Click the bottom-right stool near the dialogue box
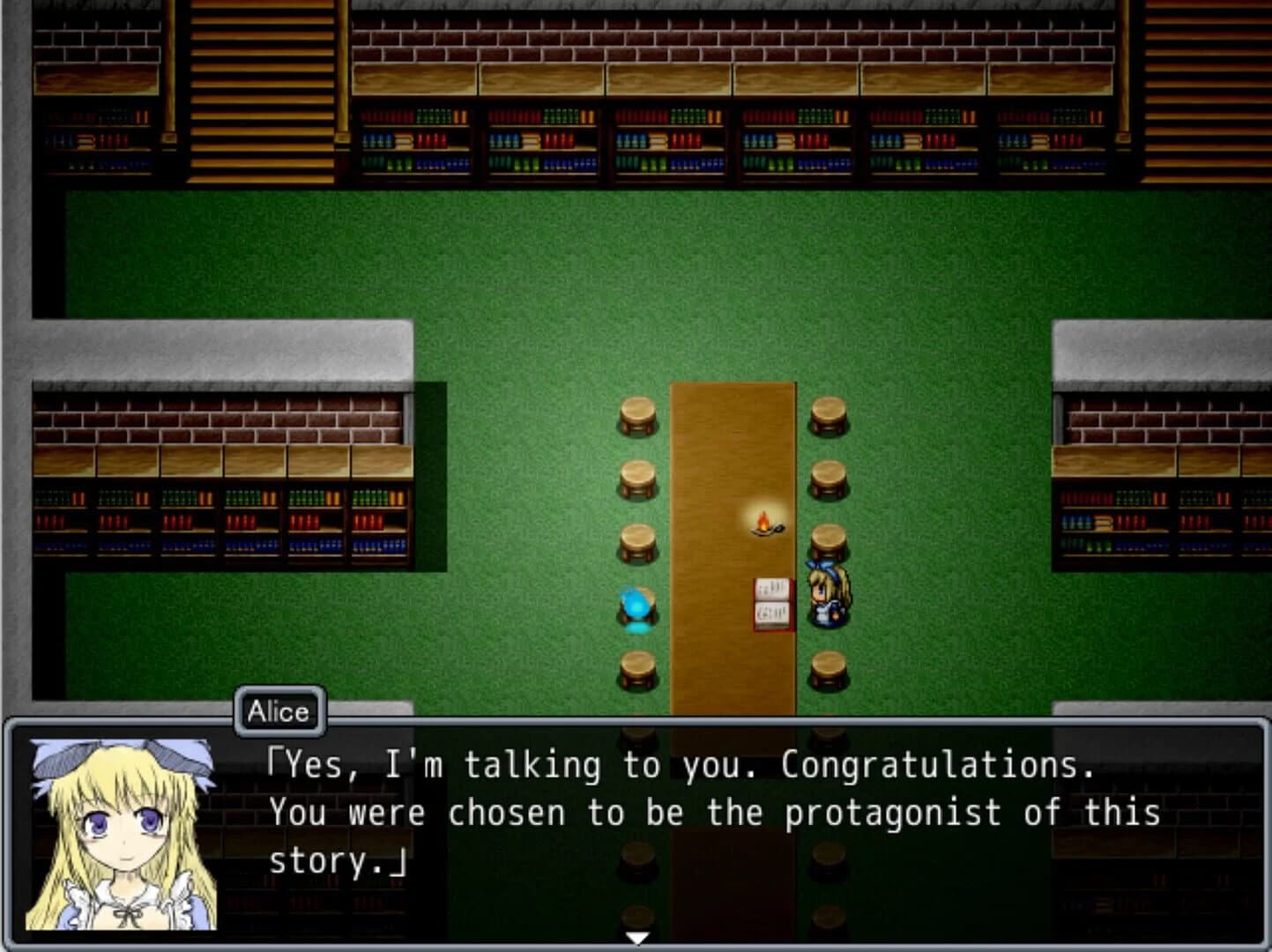 click(x=827, y=667)
